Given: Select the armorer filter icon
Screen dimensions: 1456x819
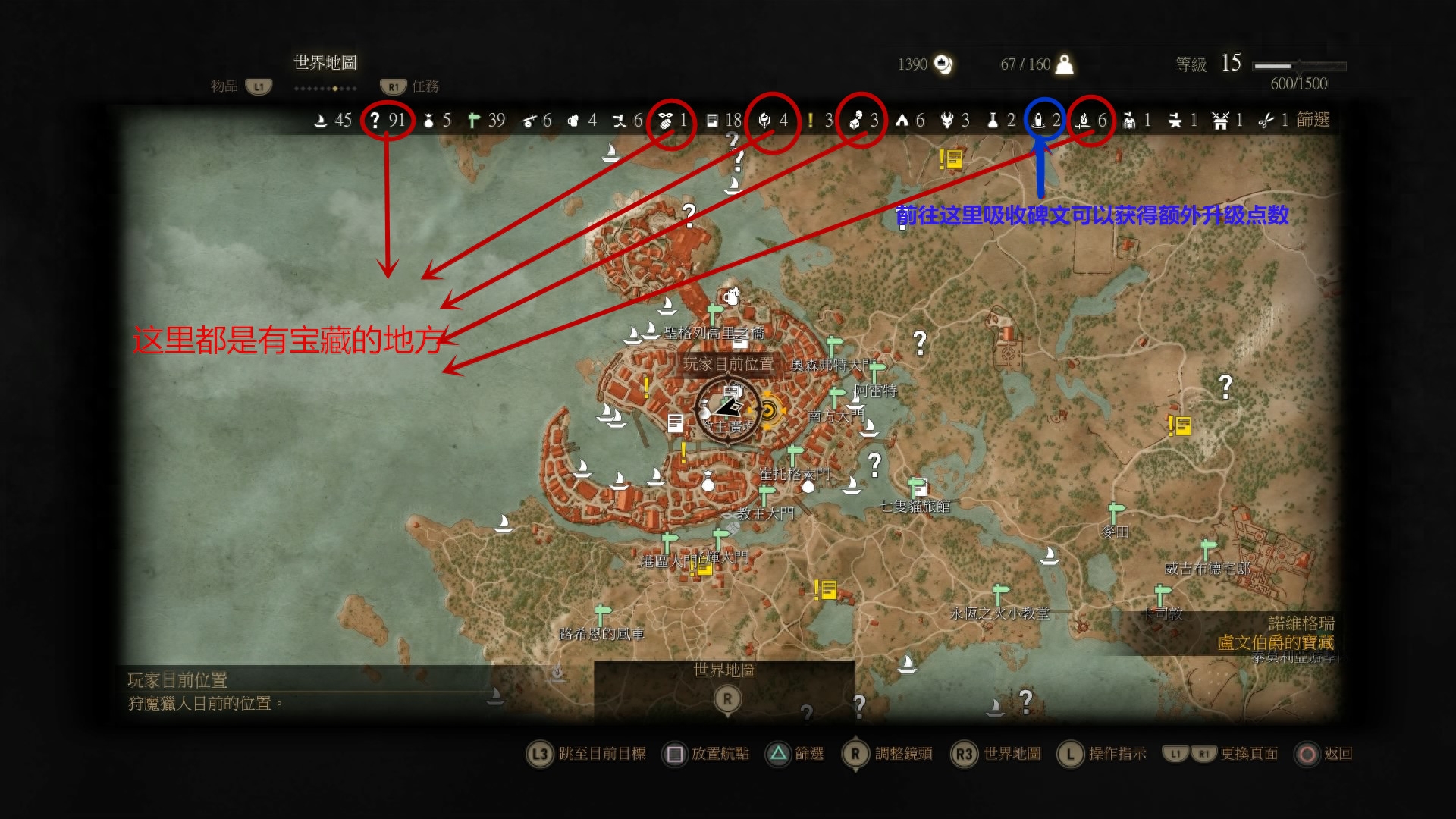Looking at the screenshot, I should point(1129,120).
